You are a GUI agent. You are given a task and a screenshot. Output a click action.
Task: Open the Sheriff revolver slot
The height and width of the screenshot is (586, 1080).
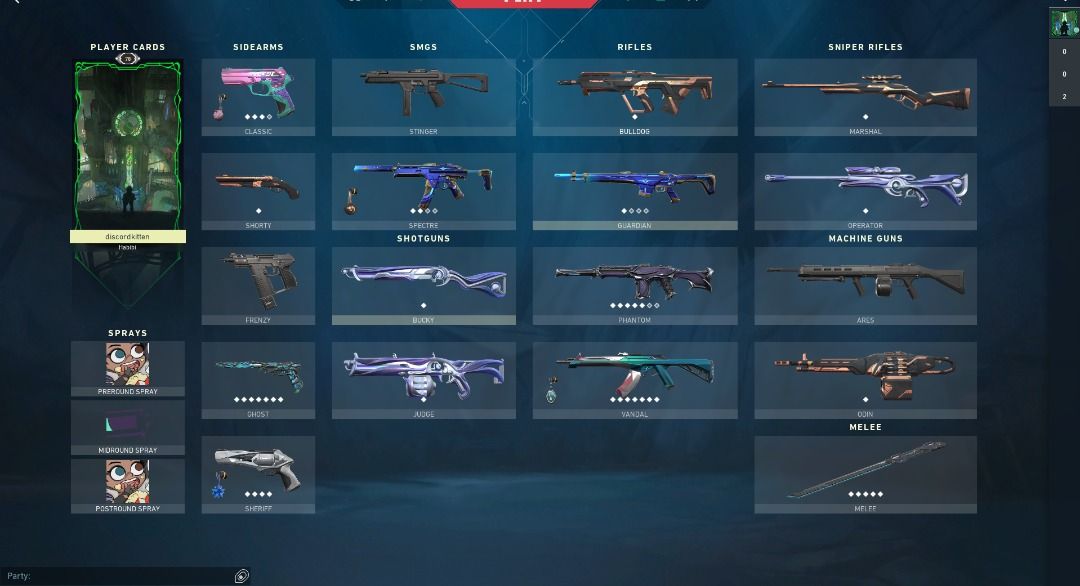point(258,474)
